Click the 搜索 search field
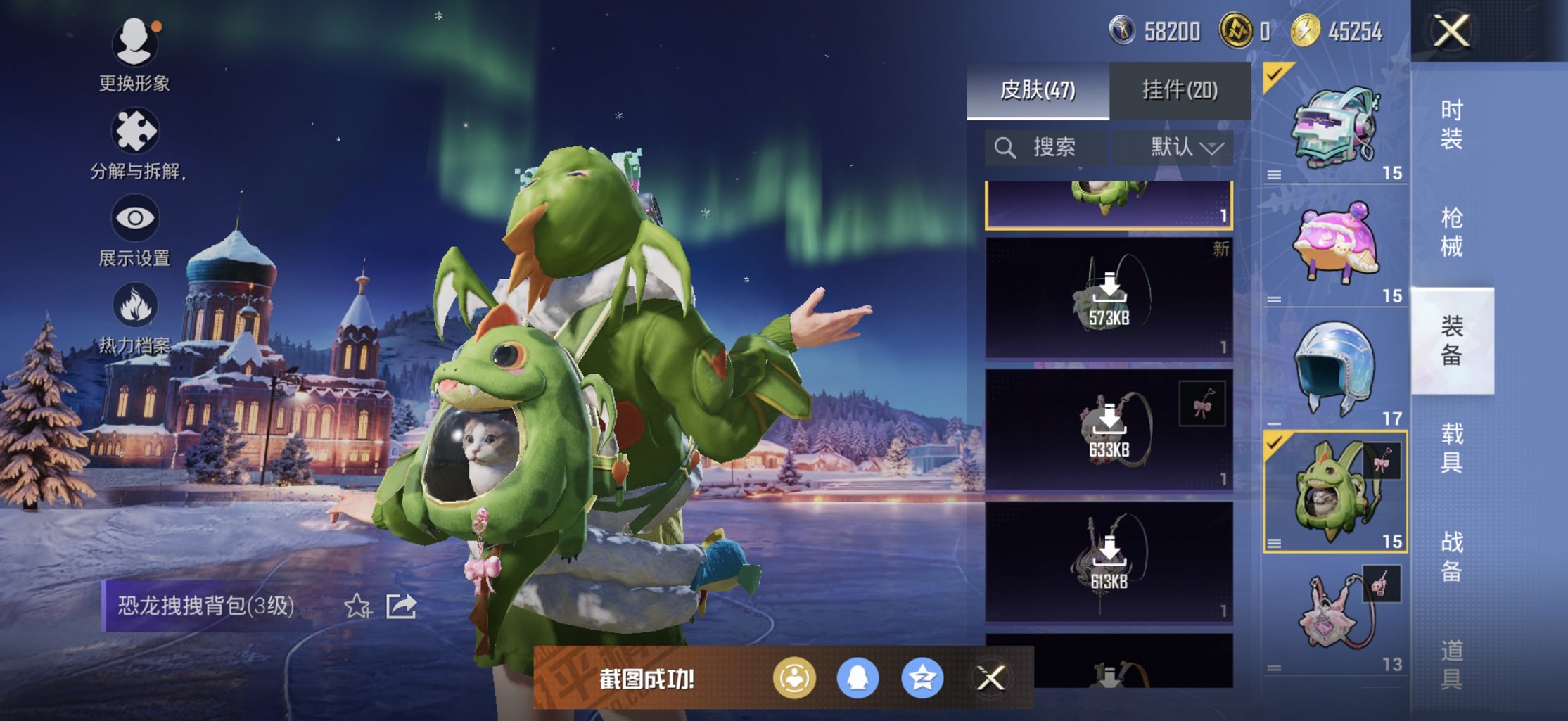 1045,148
